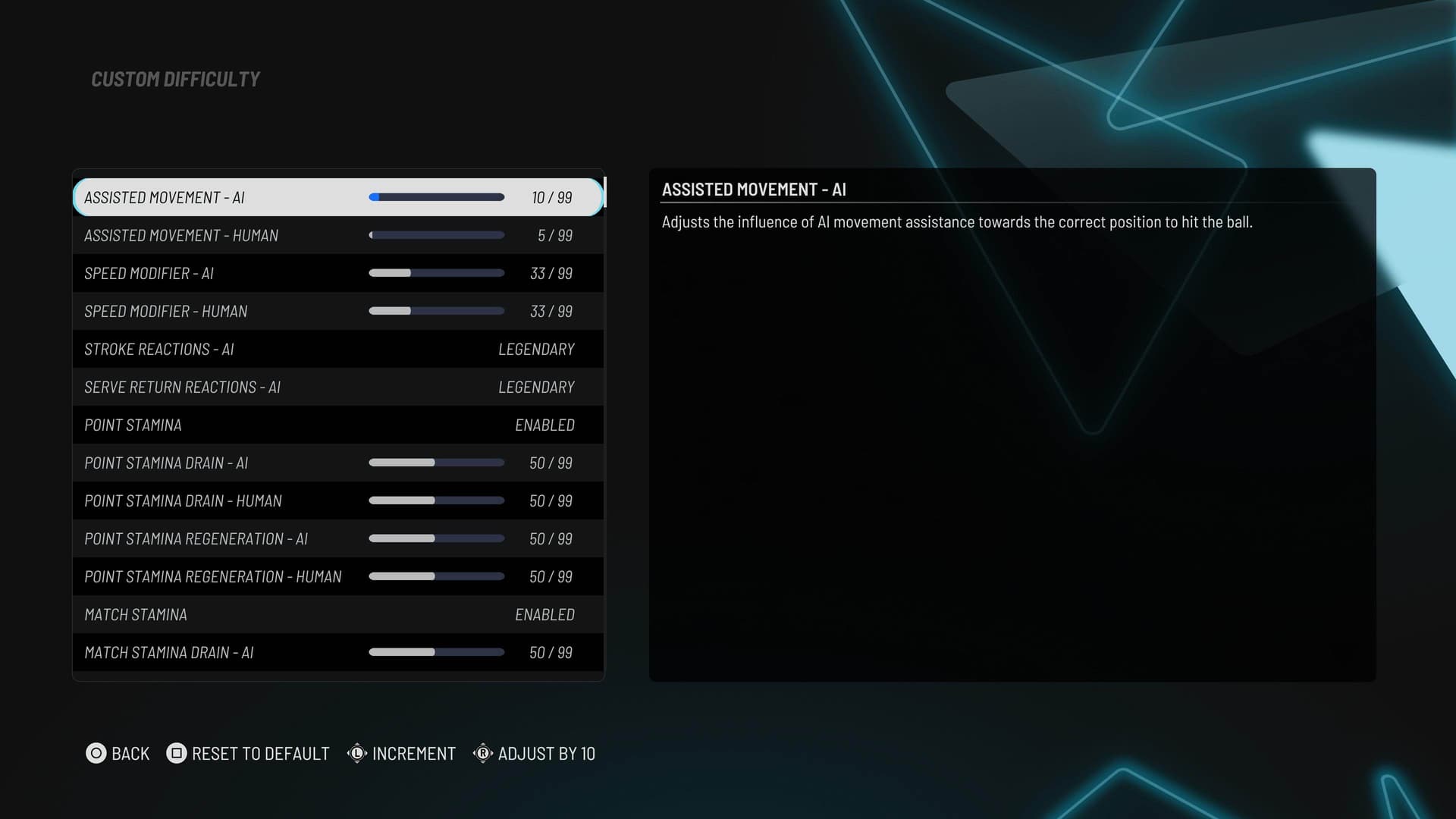Adjust the Speed Modifier - AI slider

pos(436,273)
